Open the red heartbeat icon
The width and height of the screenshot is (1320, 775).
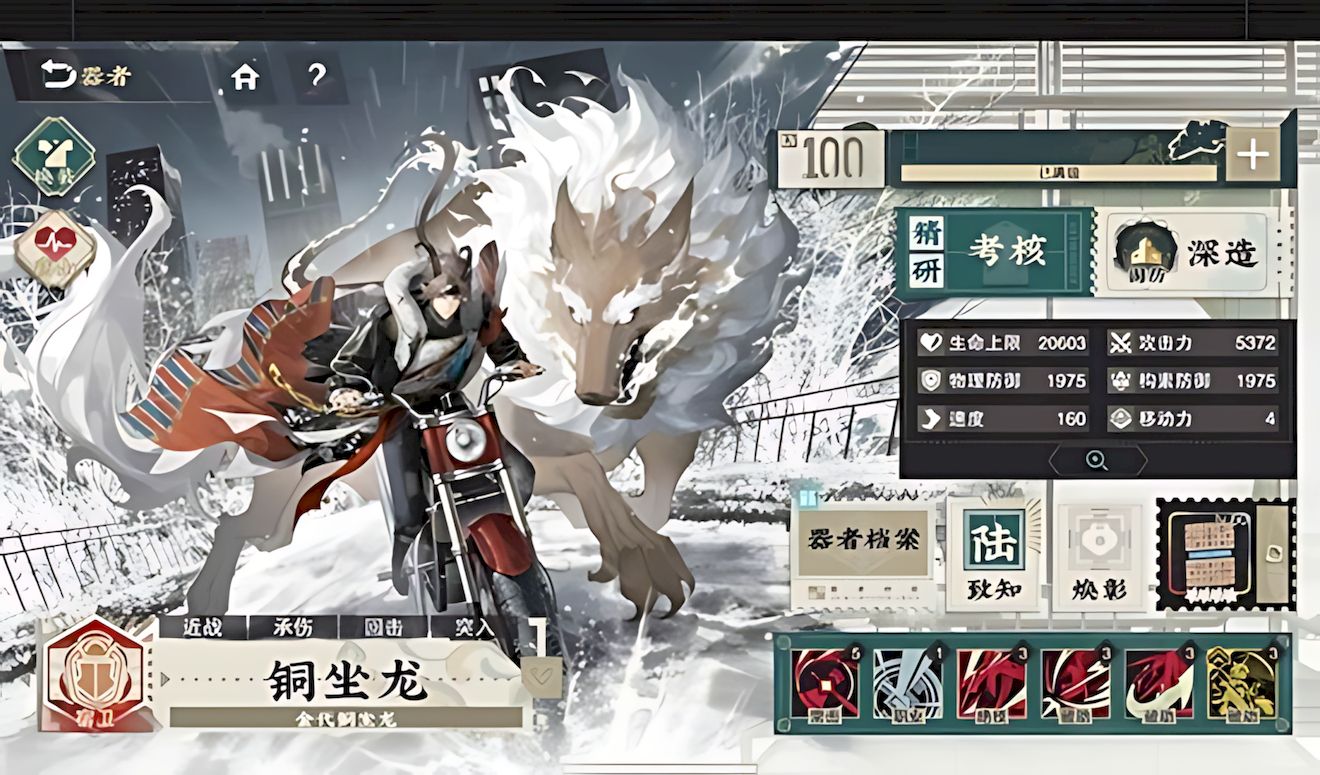click(x=54, y=246)
